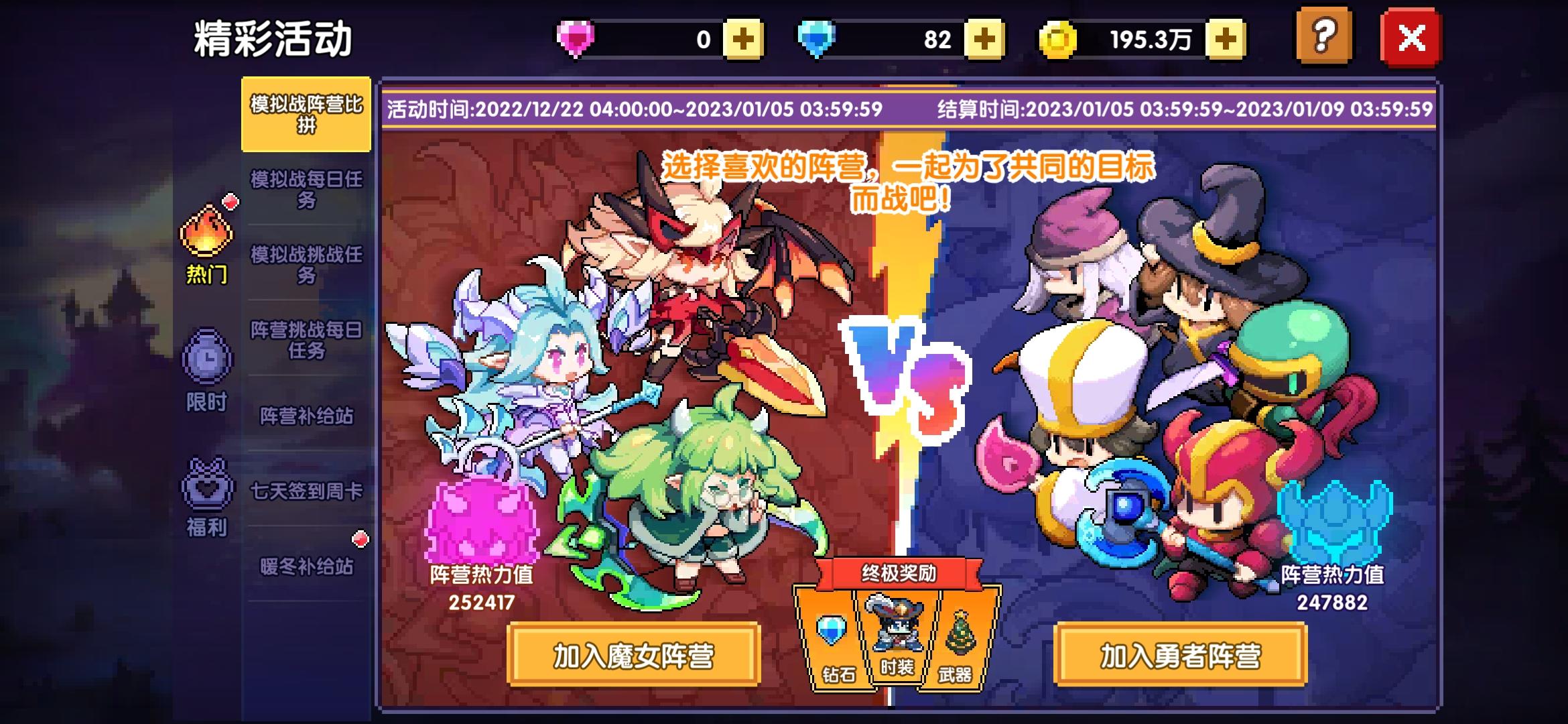Open the 限时 limited-time category
This screenshot has width=1568, height=724.
(208, 372)
